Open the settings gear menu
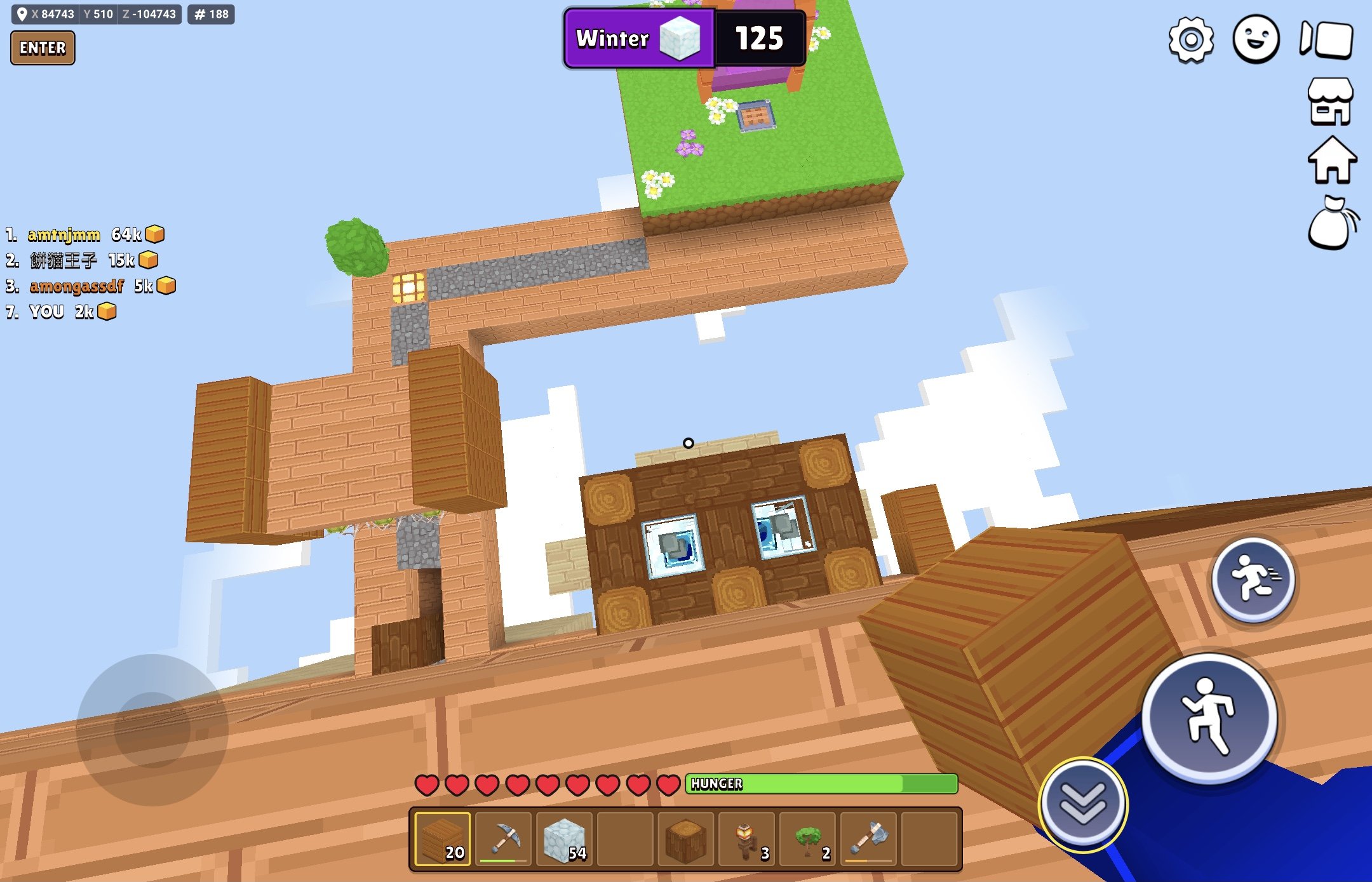Viewport: 1372px width, 882px height. tap(1191, 40)
